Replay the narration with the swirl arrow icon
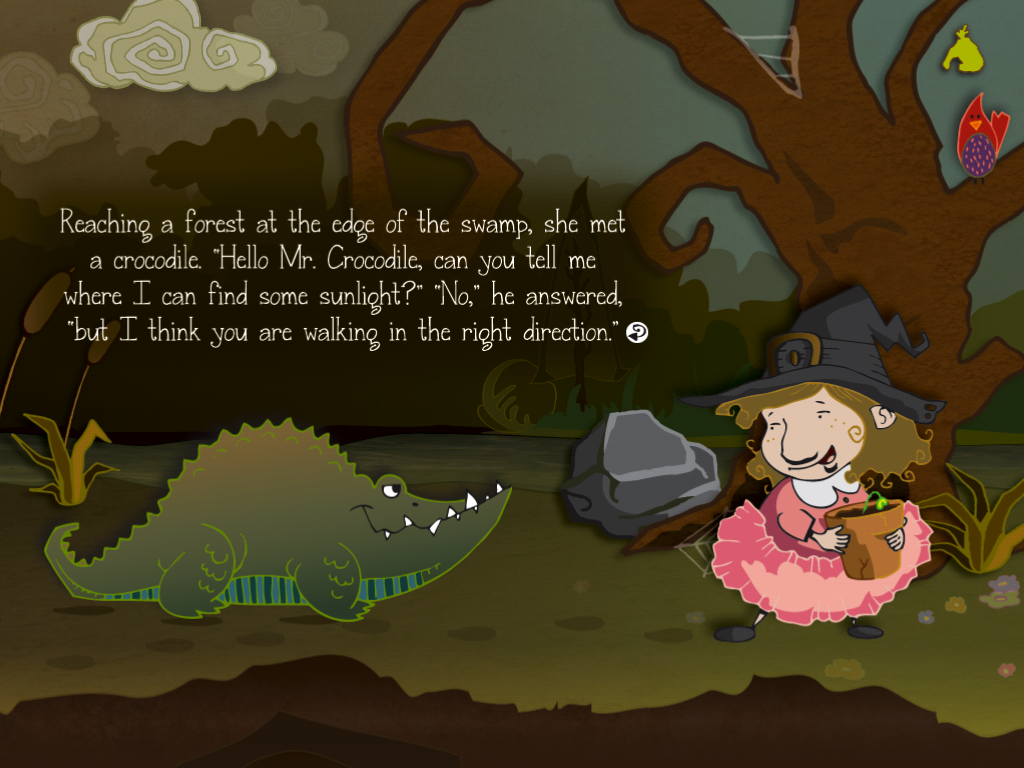 (637, 333)
